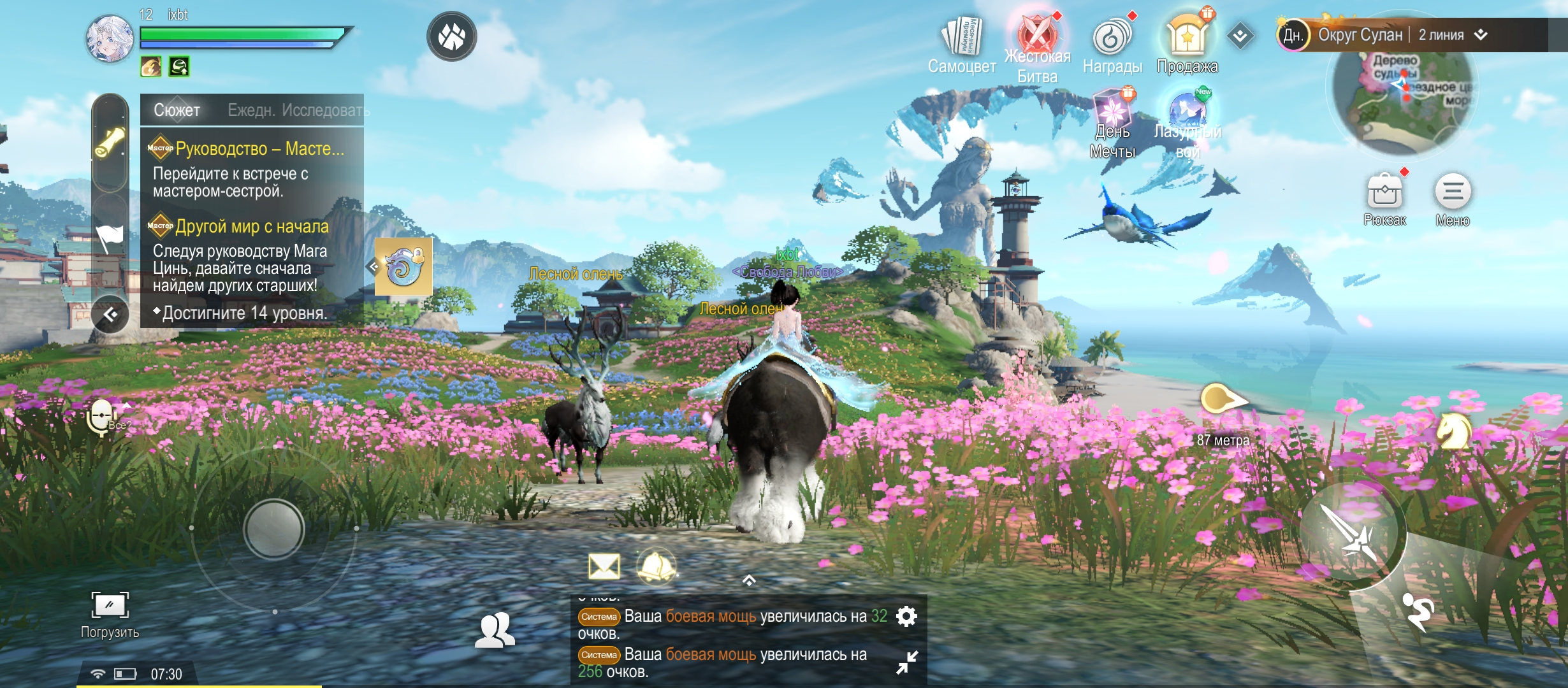Open the Жестокая Битва event
Viewport: 1568px width, 688px height.
pos(1037,37)
